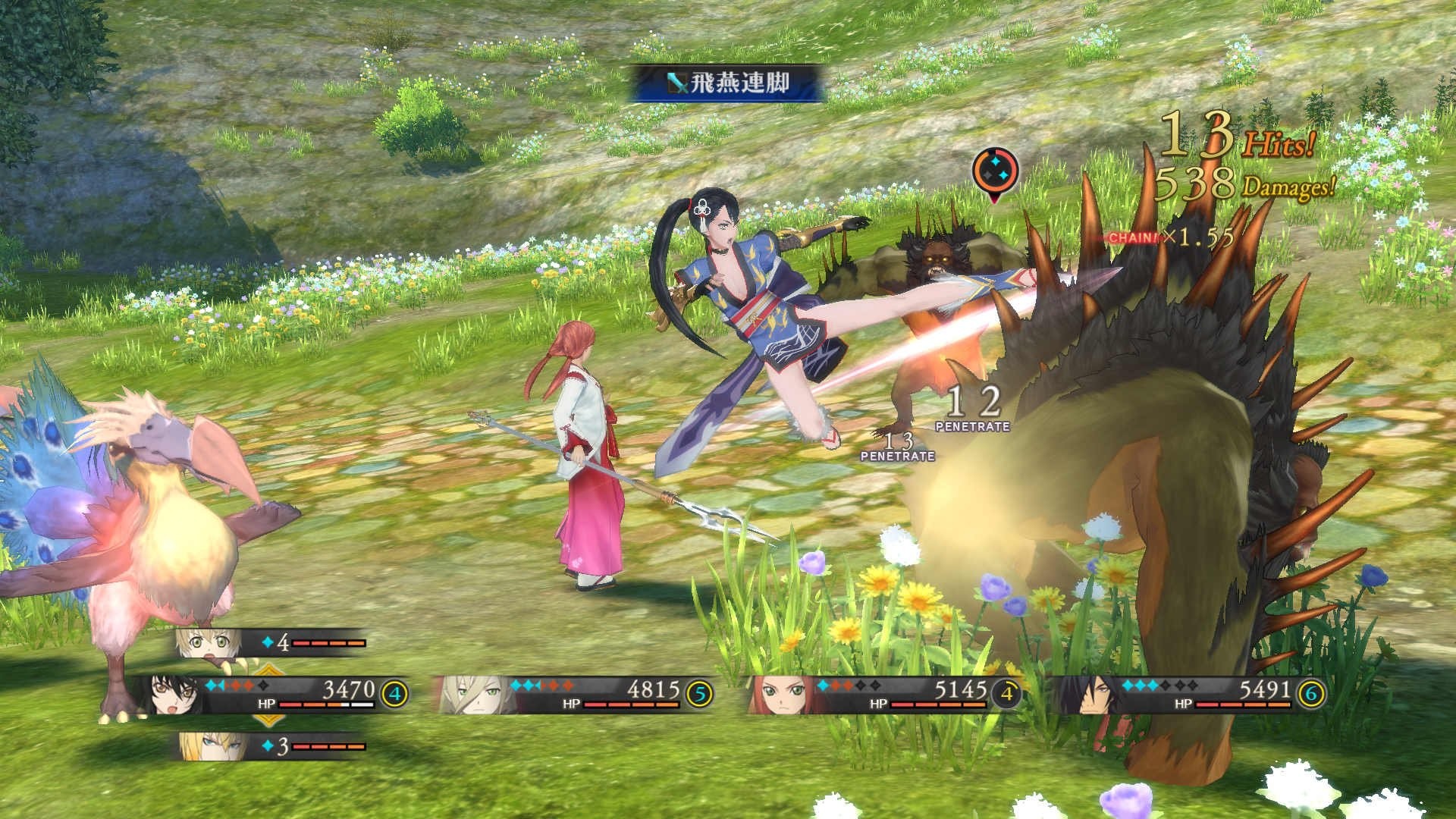
Task: Click Velvet's HP bar showing 3470
Action: [326, 704]
